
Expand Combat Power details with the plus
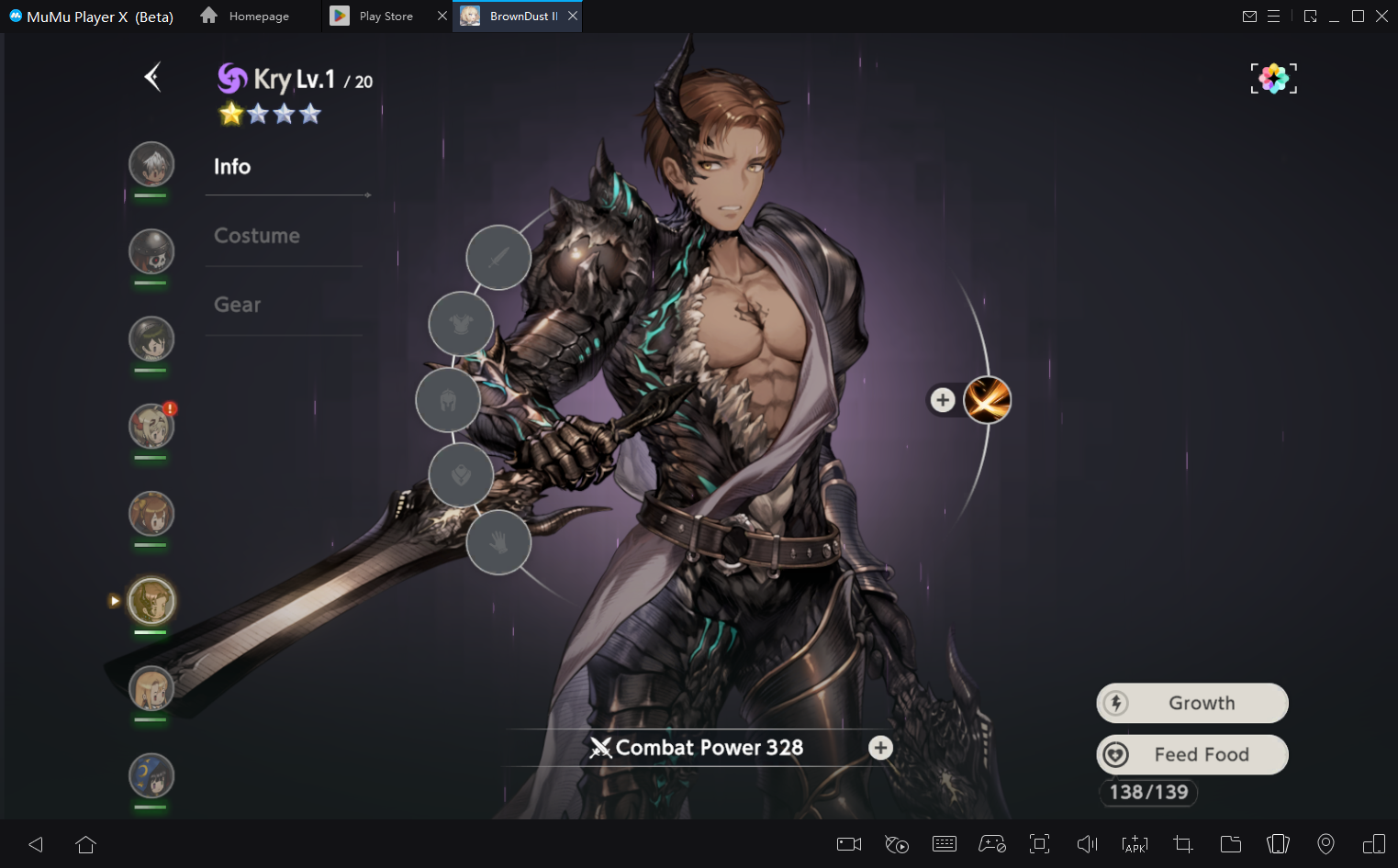coord(880,748)
